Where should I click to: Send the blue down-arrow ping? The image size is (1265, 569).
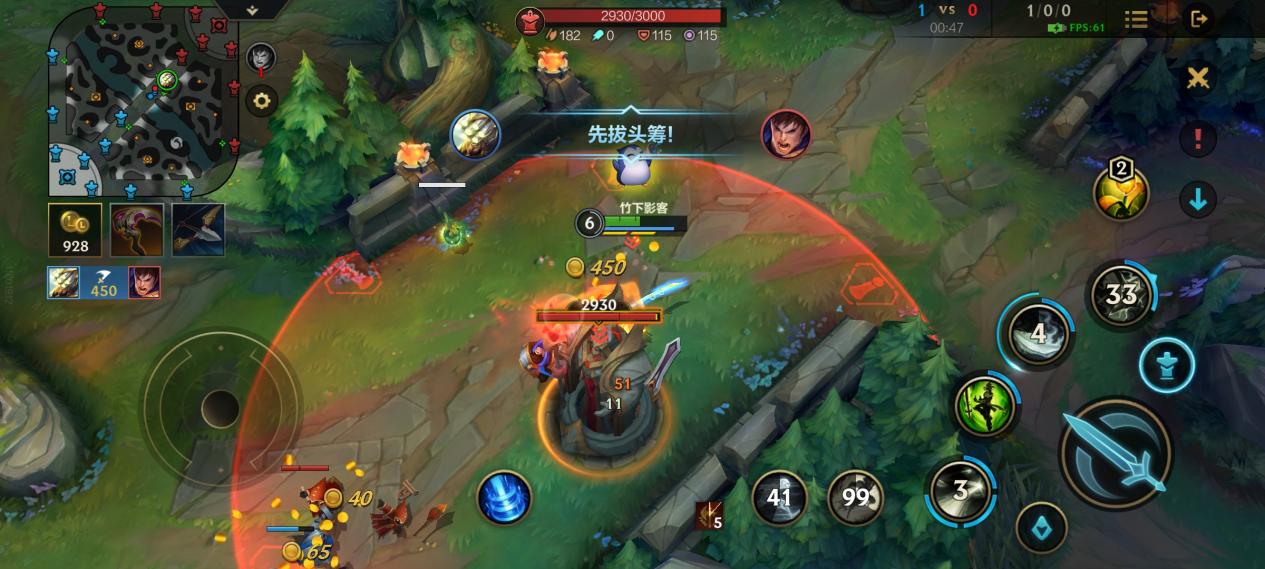point(1197,199)
